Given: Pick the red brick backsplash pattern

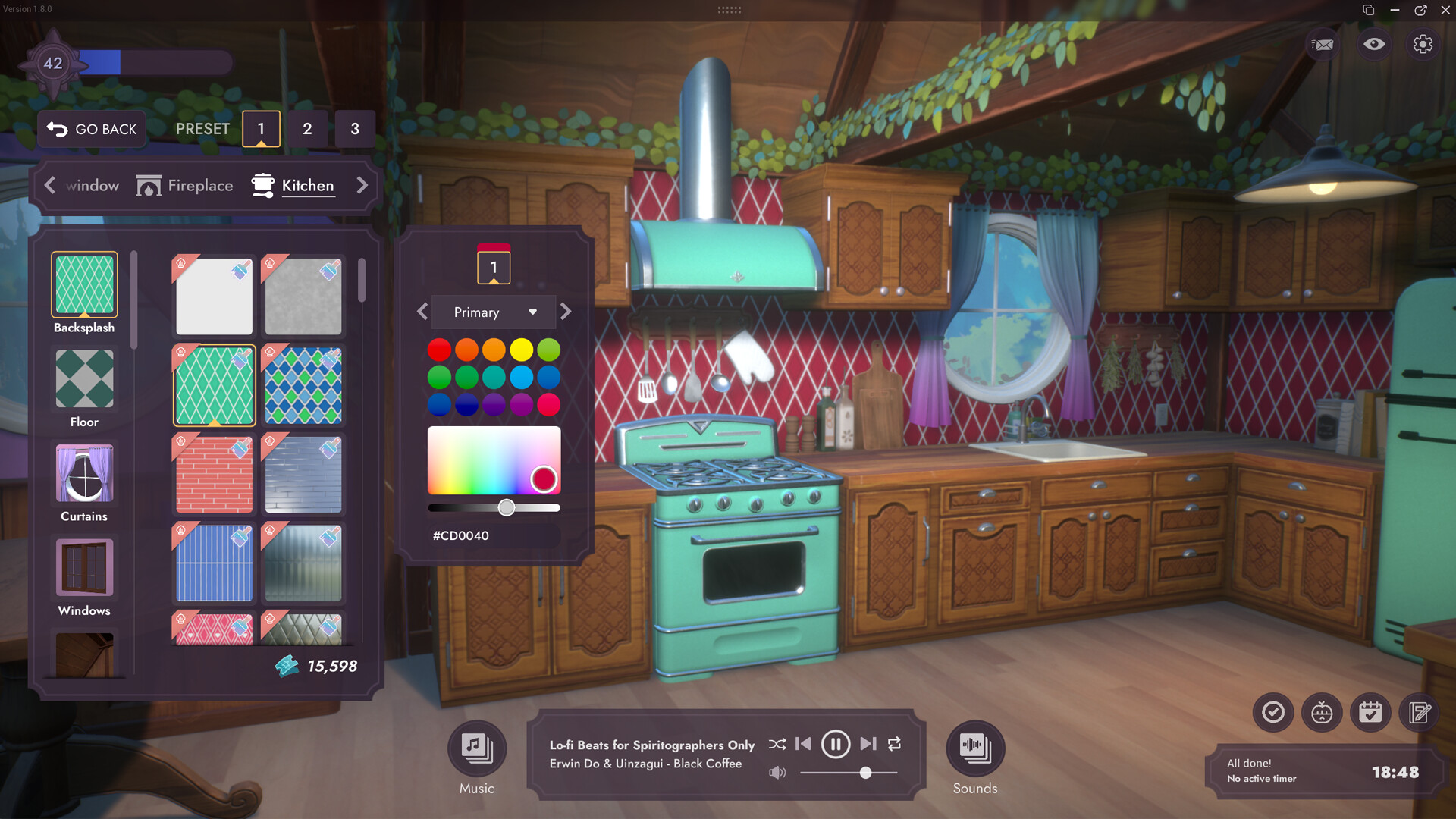Looking at the screenshot, I should click(214, 475).
